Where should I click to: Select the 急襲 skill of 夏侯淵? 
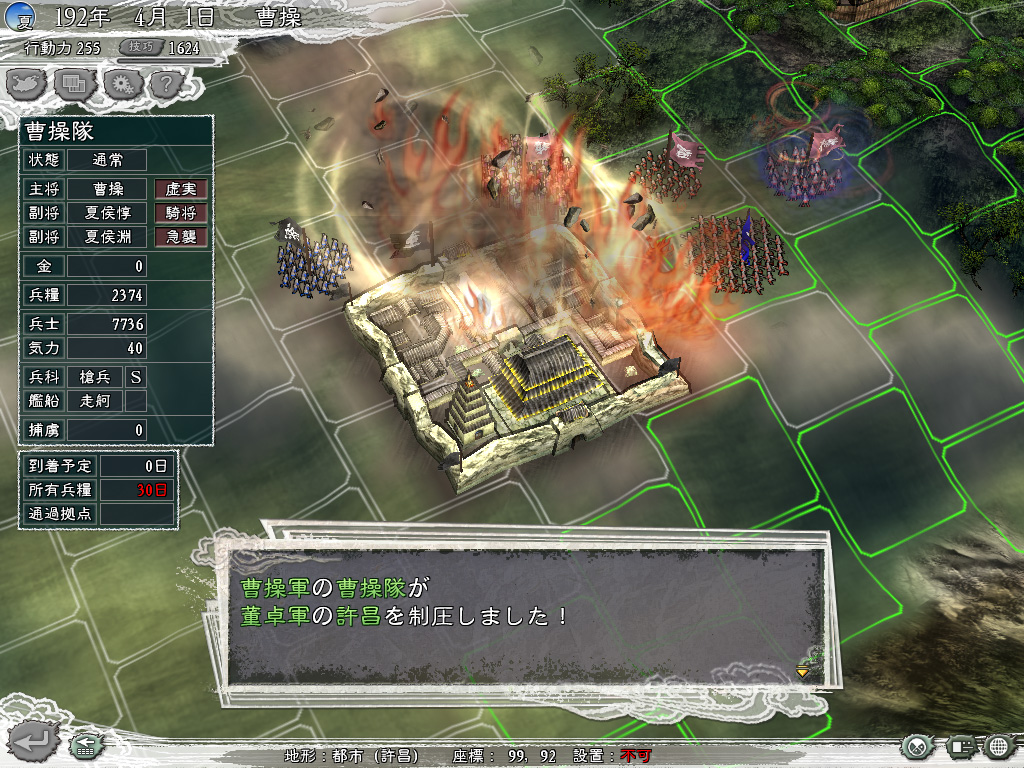click(x=180, y=237)
